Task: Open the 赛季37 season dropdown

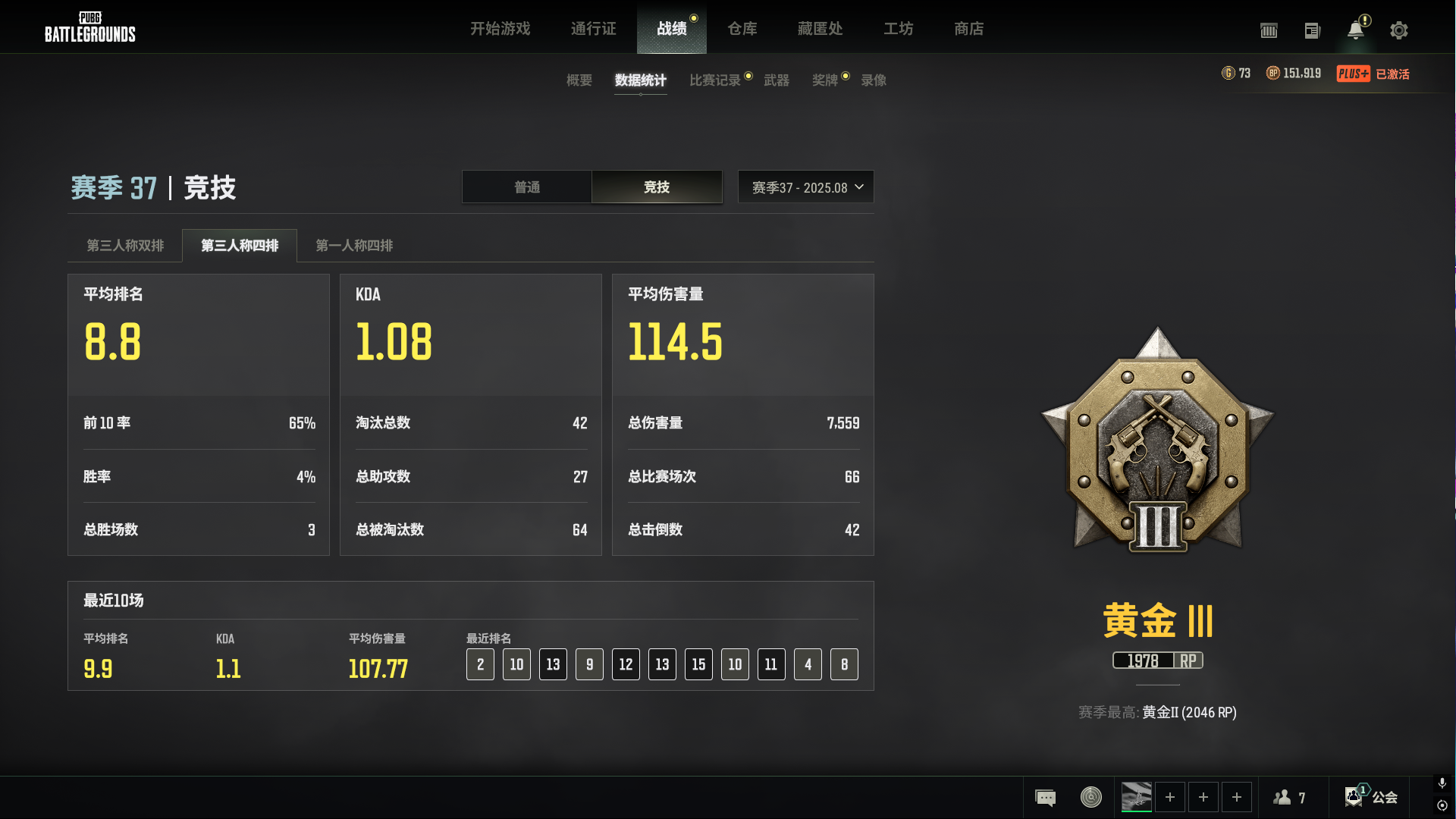Action: (x=805, y=187)
